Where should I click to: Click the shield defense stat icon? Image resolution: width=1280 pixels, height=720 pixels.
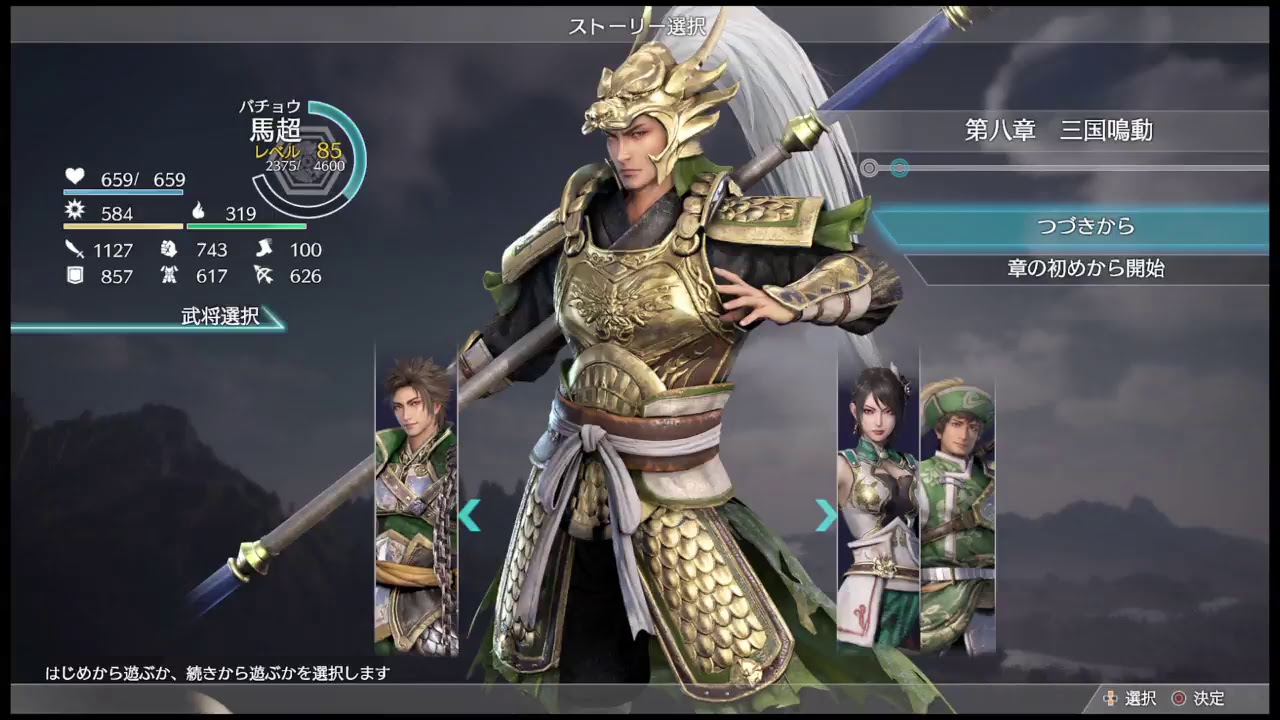pos(74,276)
